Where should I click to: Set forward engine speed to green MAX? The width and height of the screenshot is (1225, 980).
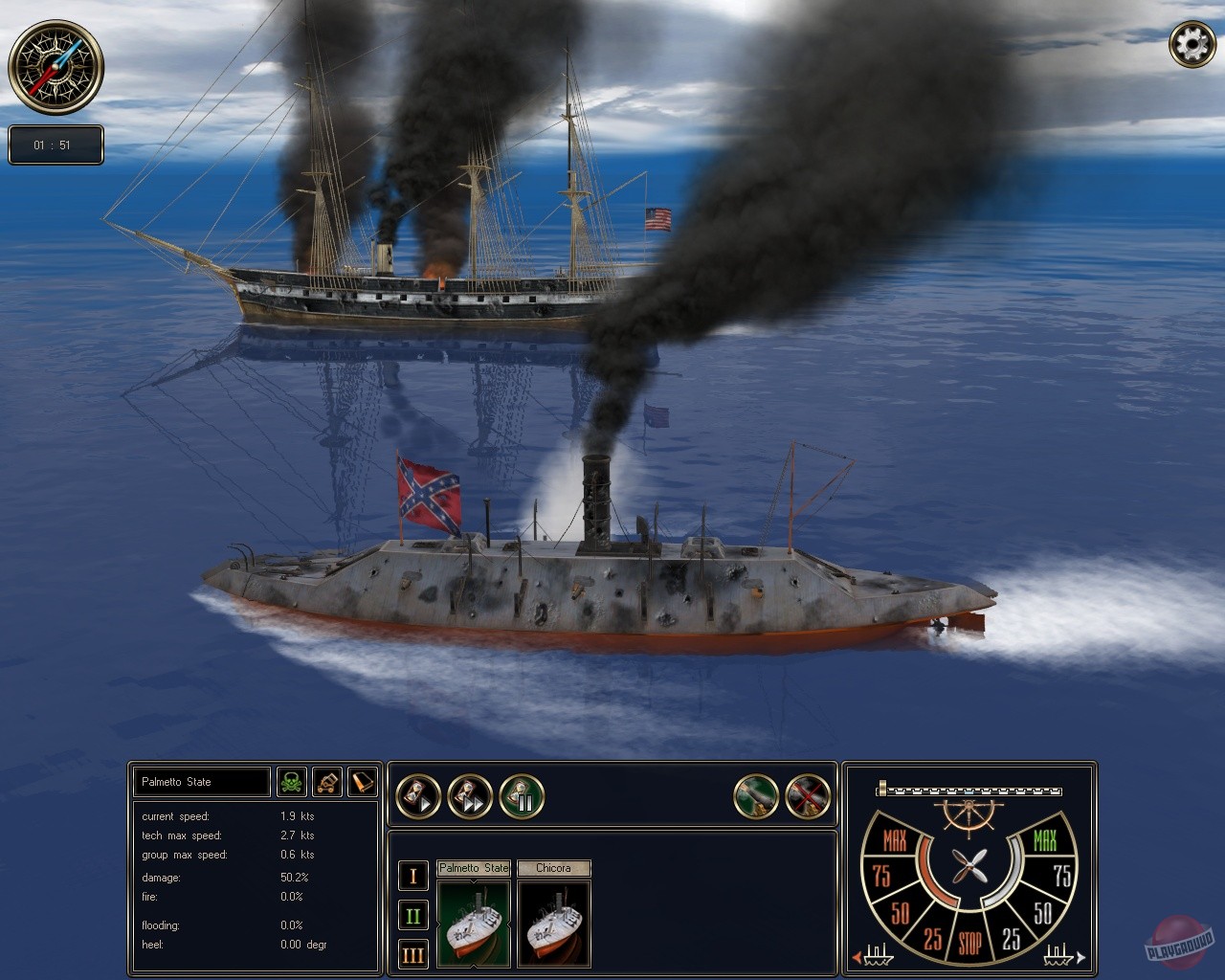pyautogui.click(x=1044, y=841)
